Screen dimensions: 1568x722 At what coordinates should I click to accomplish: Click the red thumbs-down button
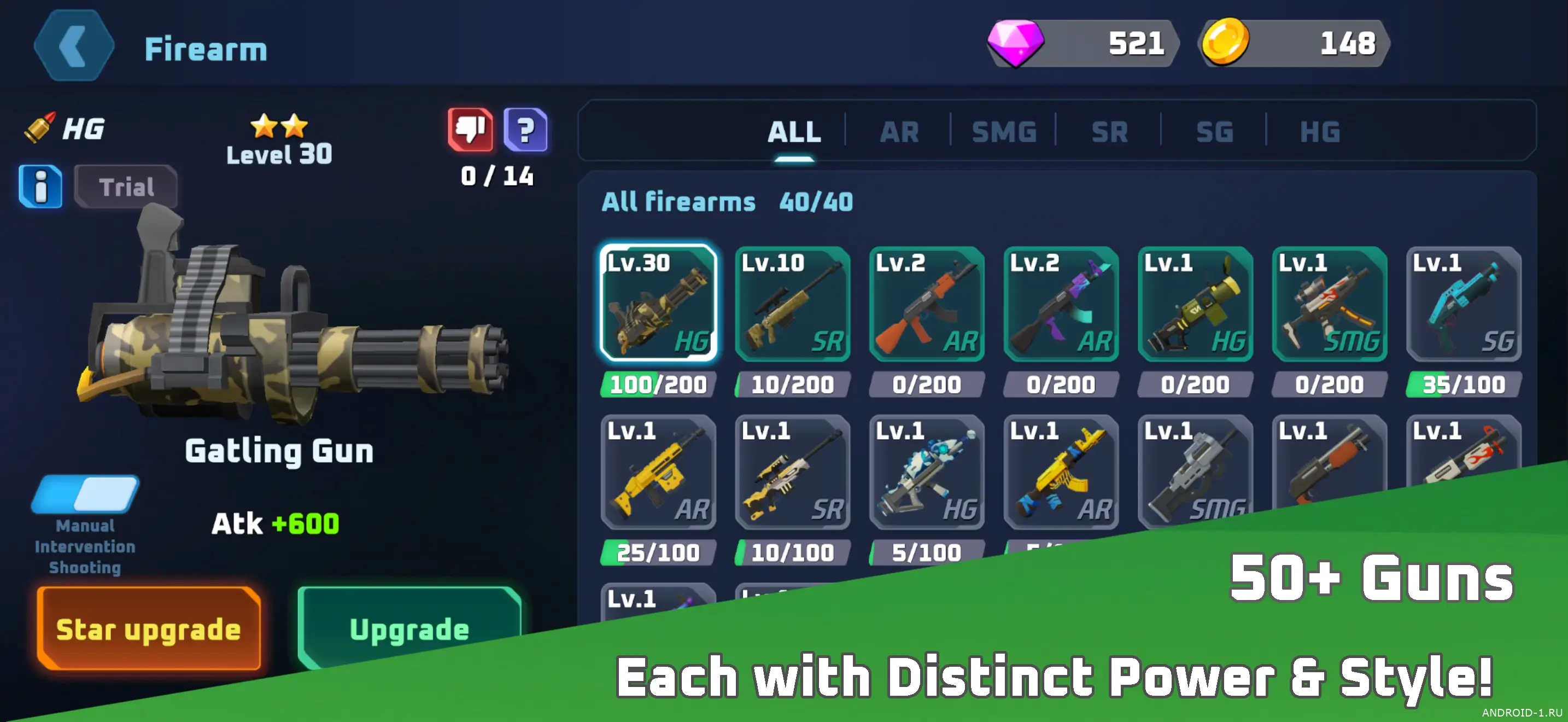470,129
